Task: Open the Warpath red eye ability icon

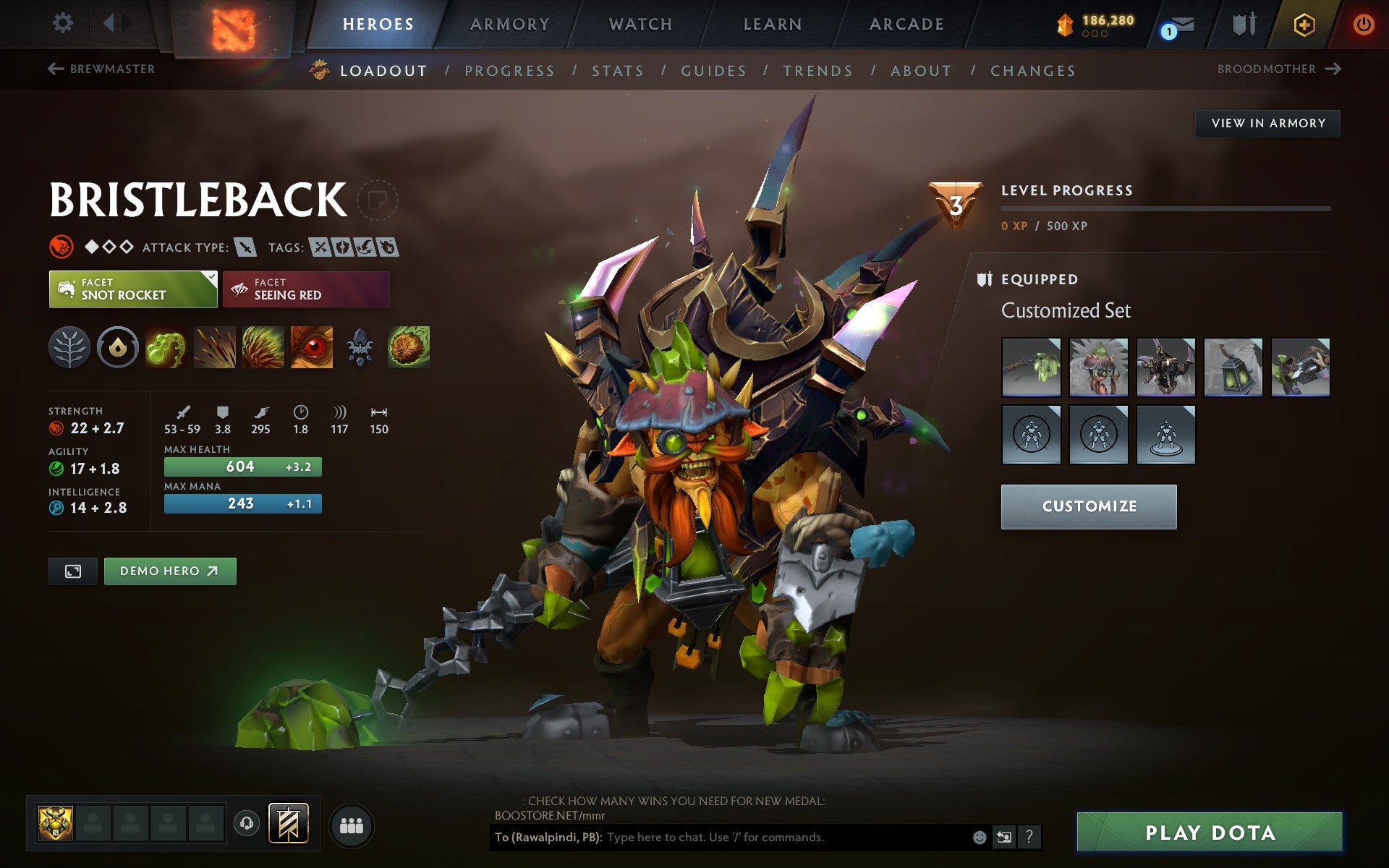Action: (x=311, y=347)
